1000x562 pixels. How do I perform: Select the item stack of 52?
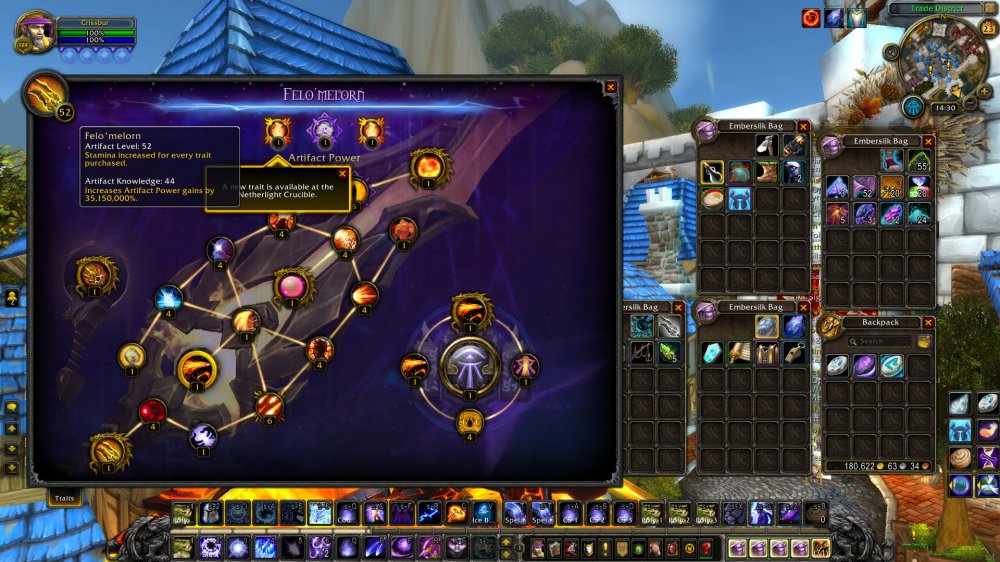pyautogui.click(x=863, y=186)
